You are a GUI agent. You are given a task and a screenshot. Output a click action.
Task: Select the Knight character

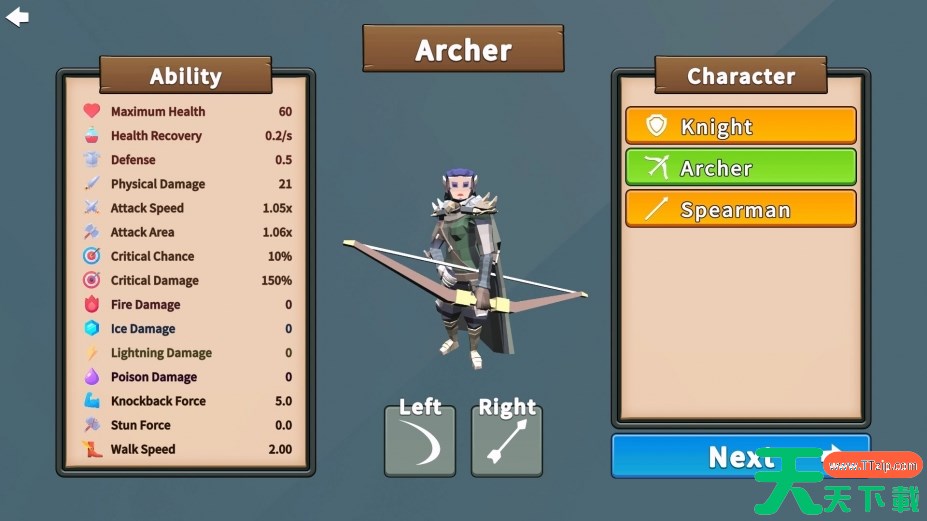click(740, 126)
